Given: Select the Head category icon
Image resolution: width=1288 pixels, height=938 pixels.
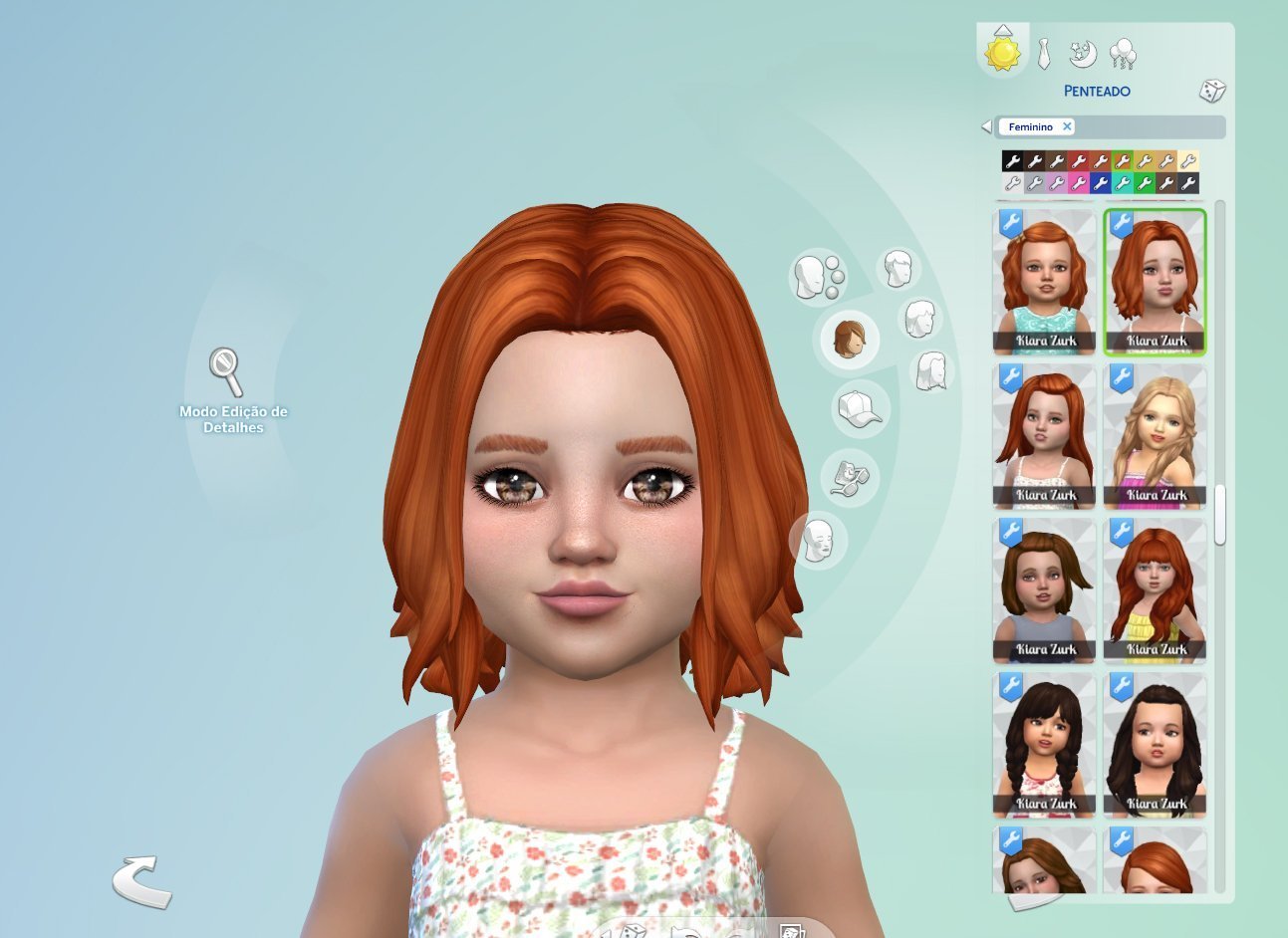Looking at the screenshot, I should pos(819,277).
